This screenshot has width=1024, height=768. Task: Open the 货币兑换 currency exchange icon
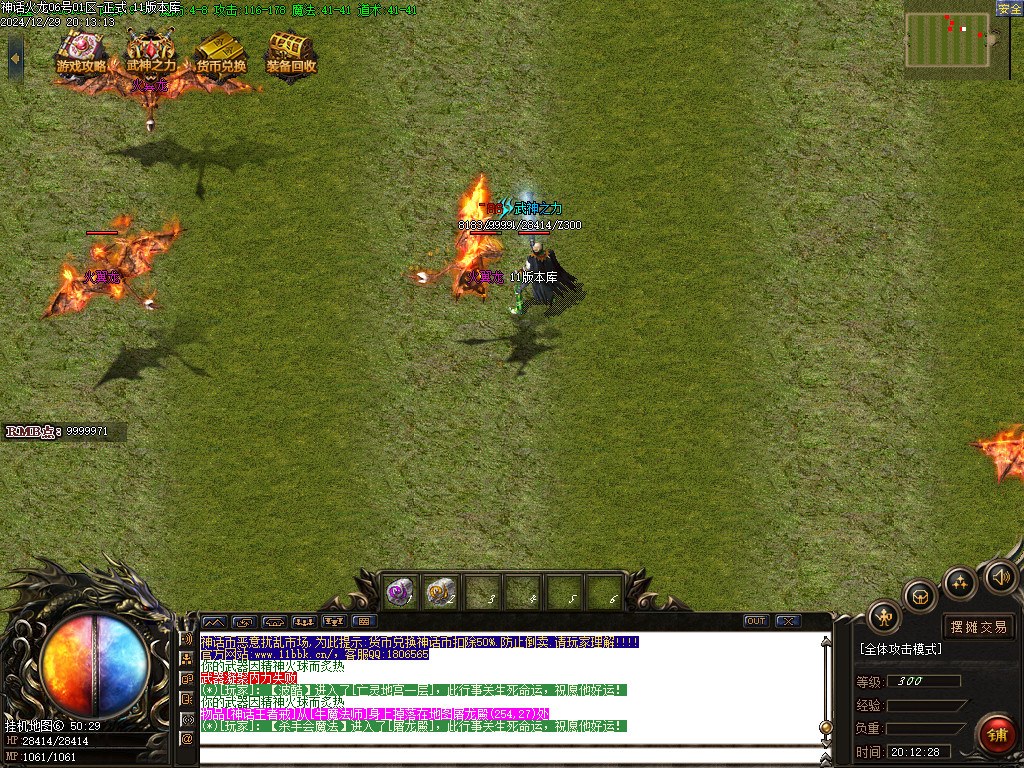tap(221, 54)
